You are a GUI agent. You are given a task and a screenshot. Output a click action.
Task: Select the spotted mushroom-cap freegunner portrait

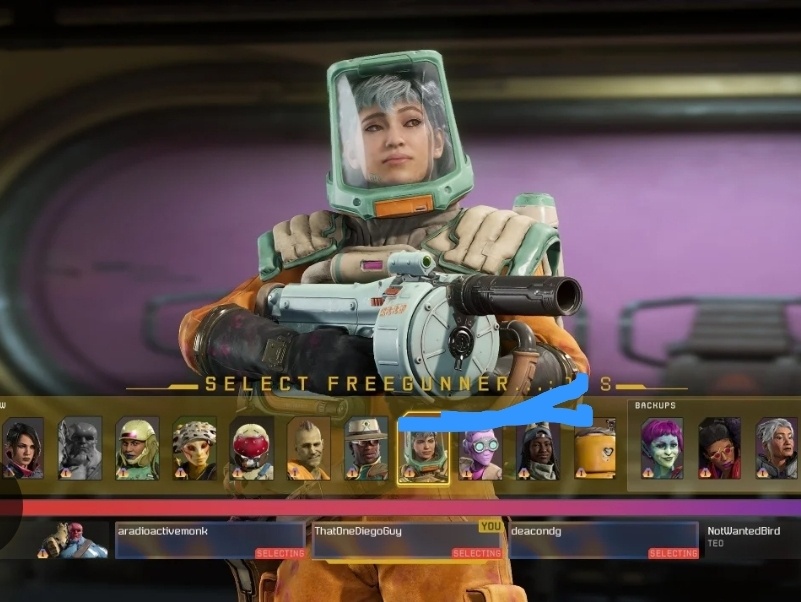pyautogui.click(x=194, y=448)
